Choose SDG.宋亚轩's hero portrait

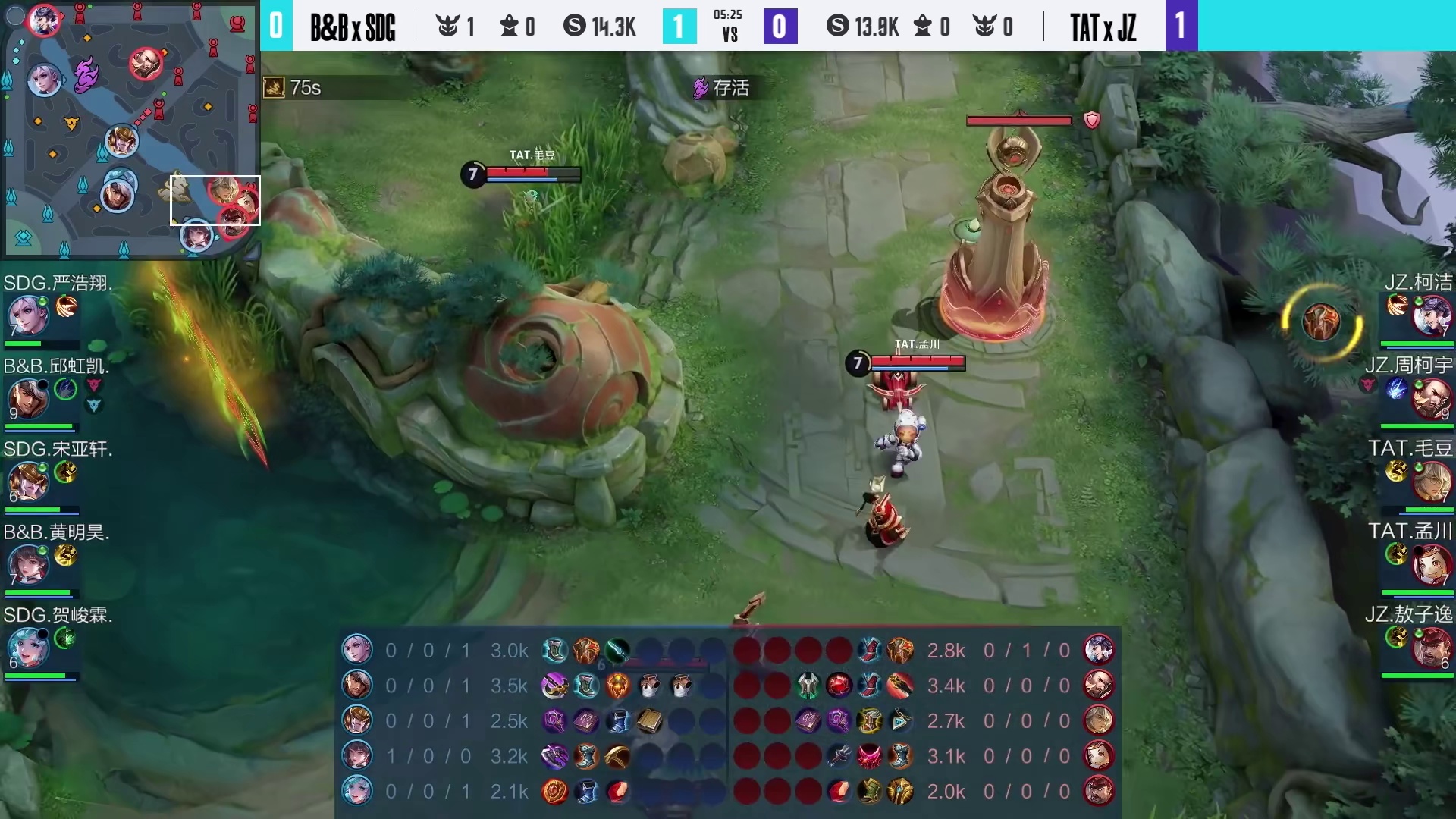[28, 482]
